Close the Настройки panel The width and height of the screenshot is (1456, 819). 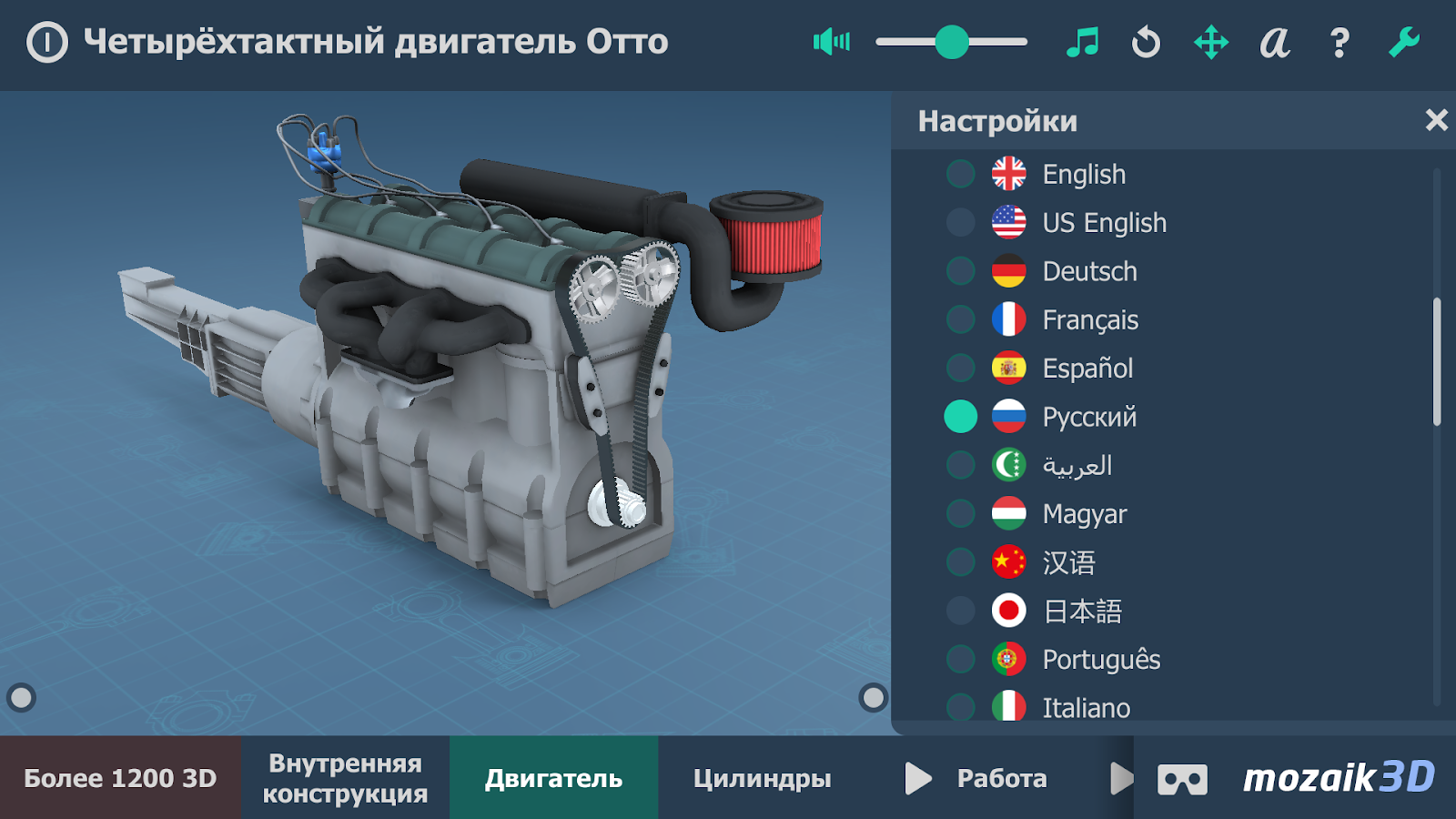click(1436, 119)
